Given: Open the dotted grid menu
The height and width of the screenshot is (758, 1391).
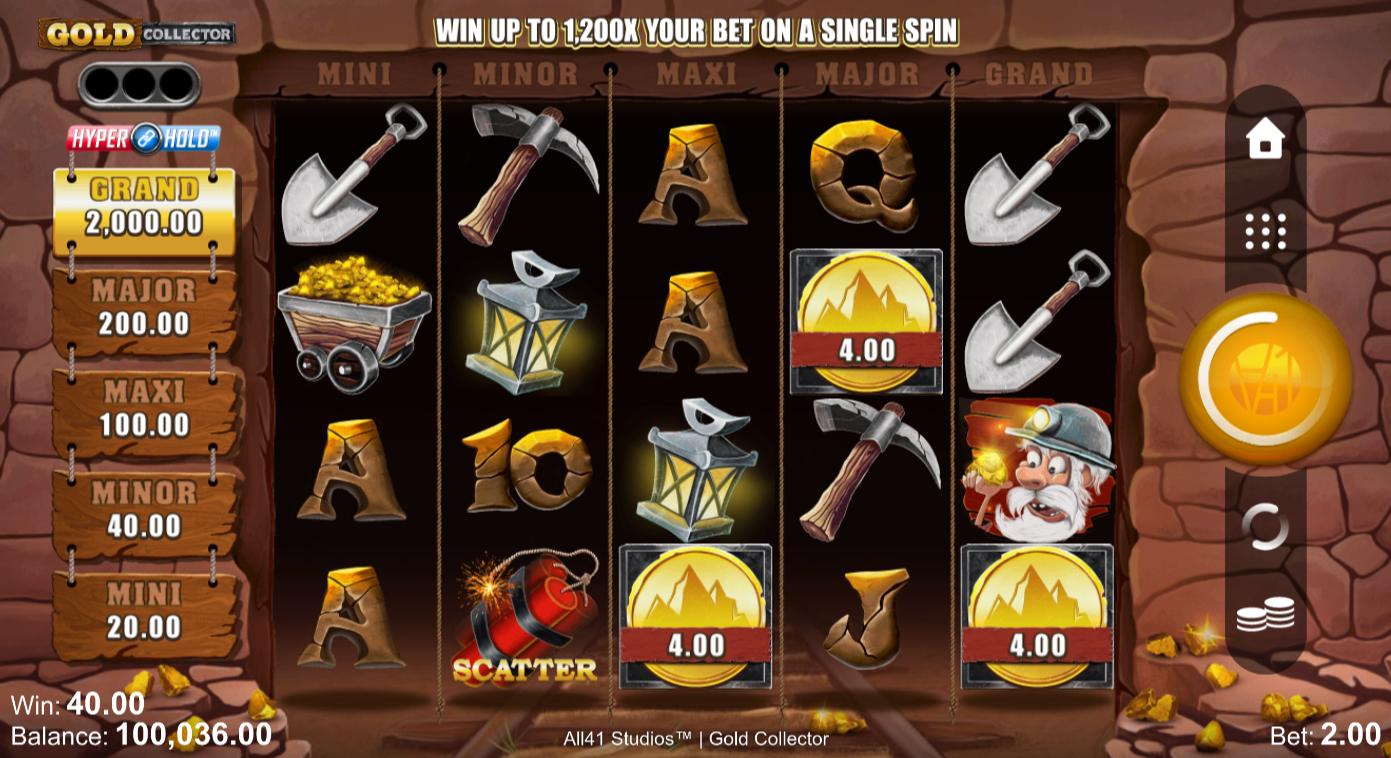Looking at the screenshot, I should point(1265,231).
